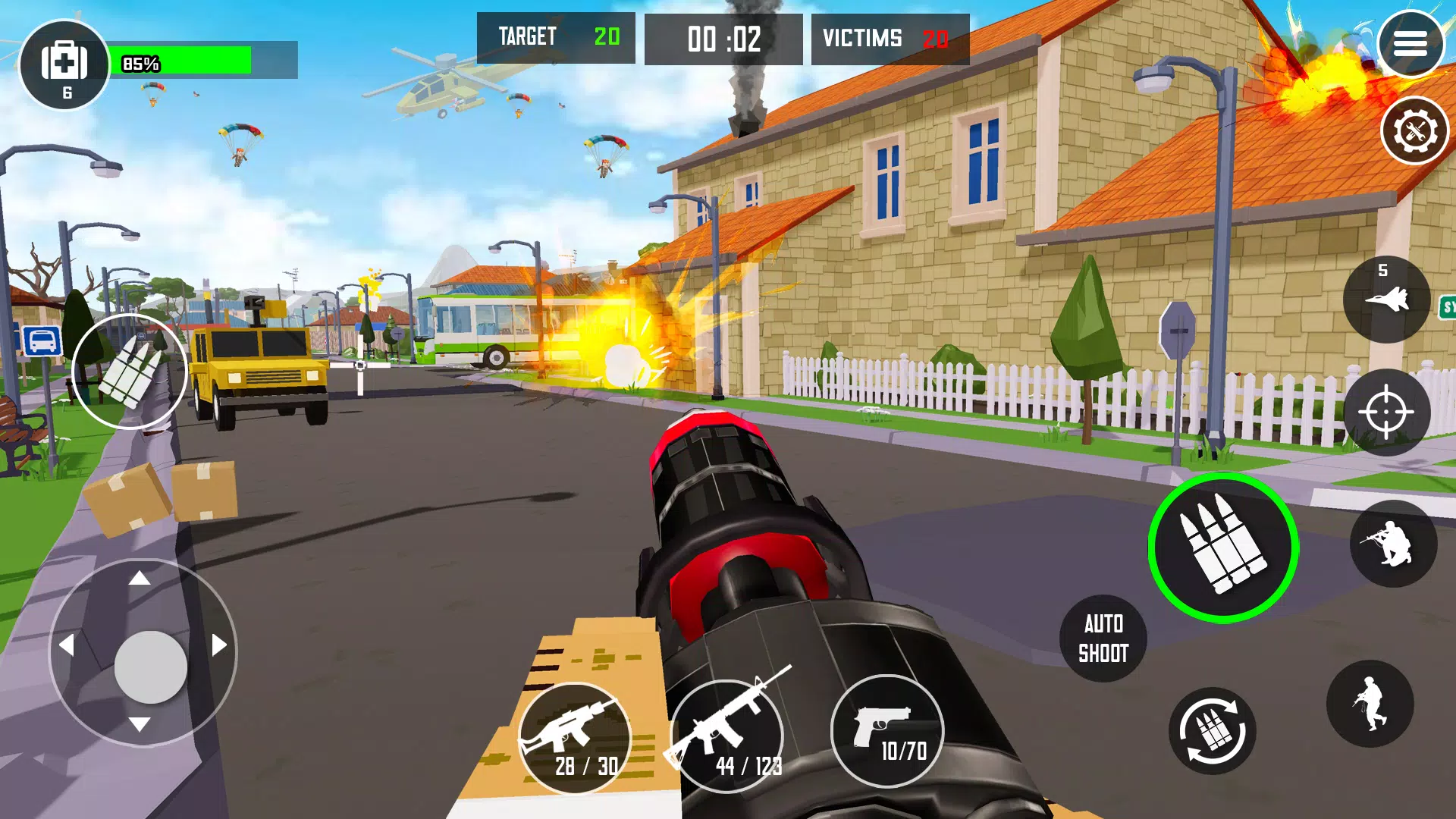This screenshot has width=1456, height=819.
Task: Tap the up arrow on the joystick
Action: click(139, 578)
